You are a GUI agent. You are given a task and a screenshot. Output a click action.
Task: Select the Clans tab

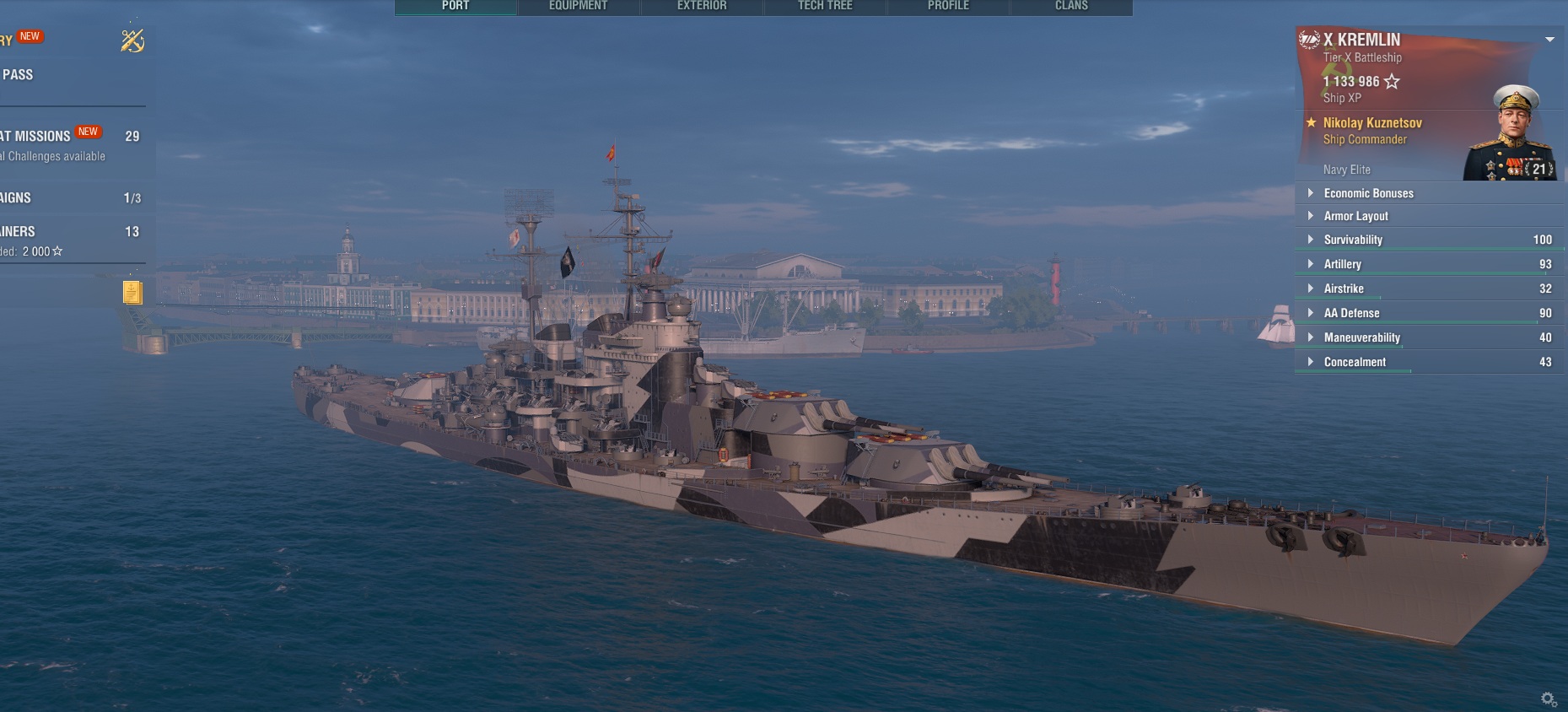pyautogui.click(x=1071, y=6)
